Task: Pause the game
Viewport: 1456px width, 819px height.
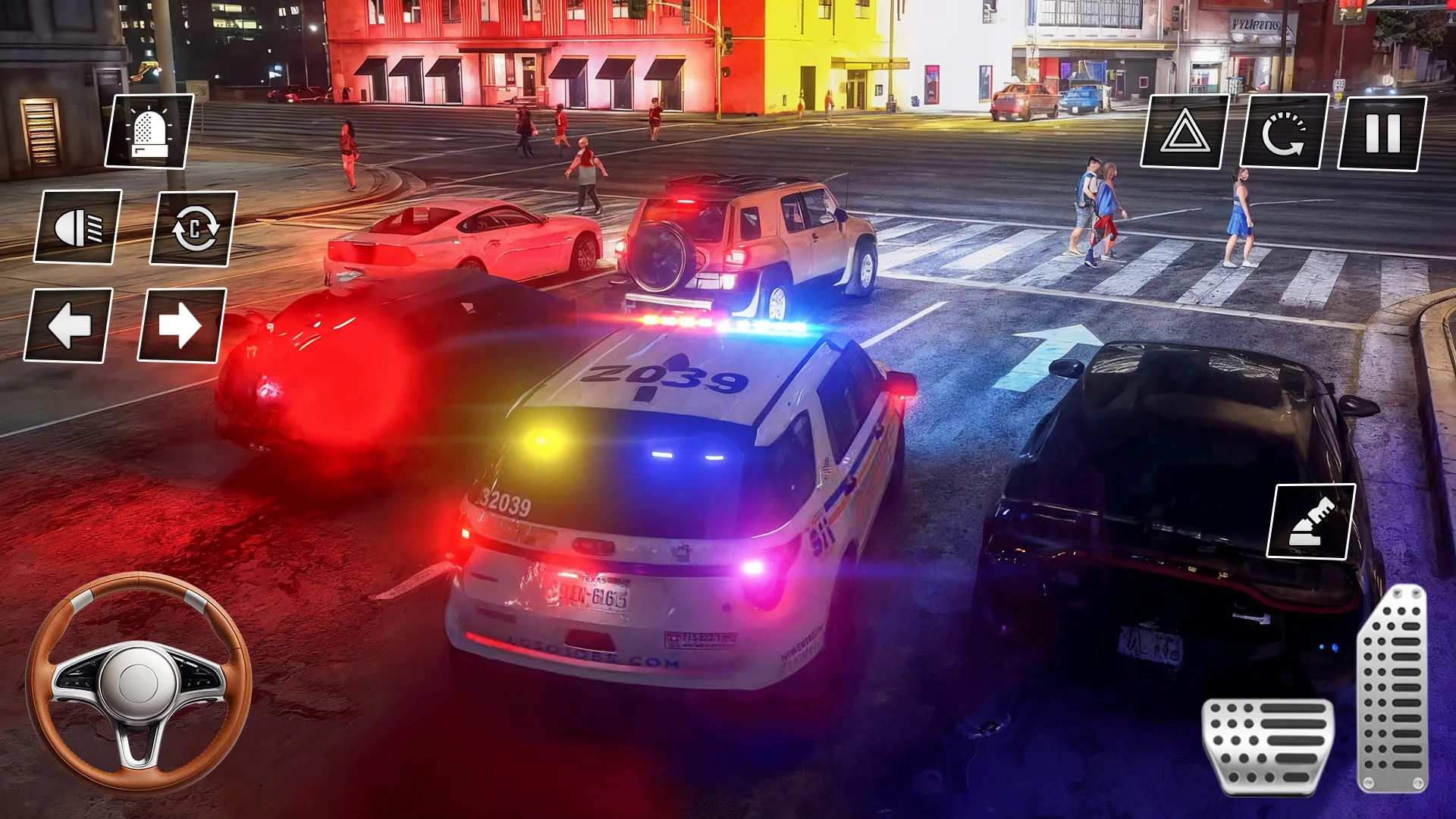Action: point(1382,133)
